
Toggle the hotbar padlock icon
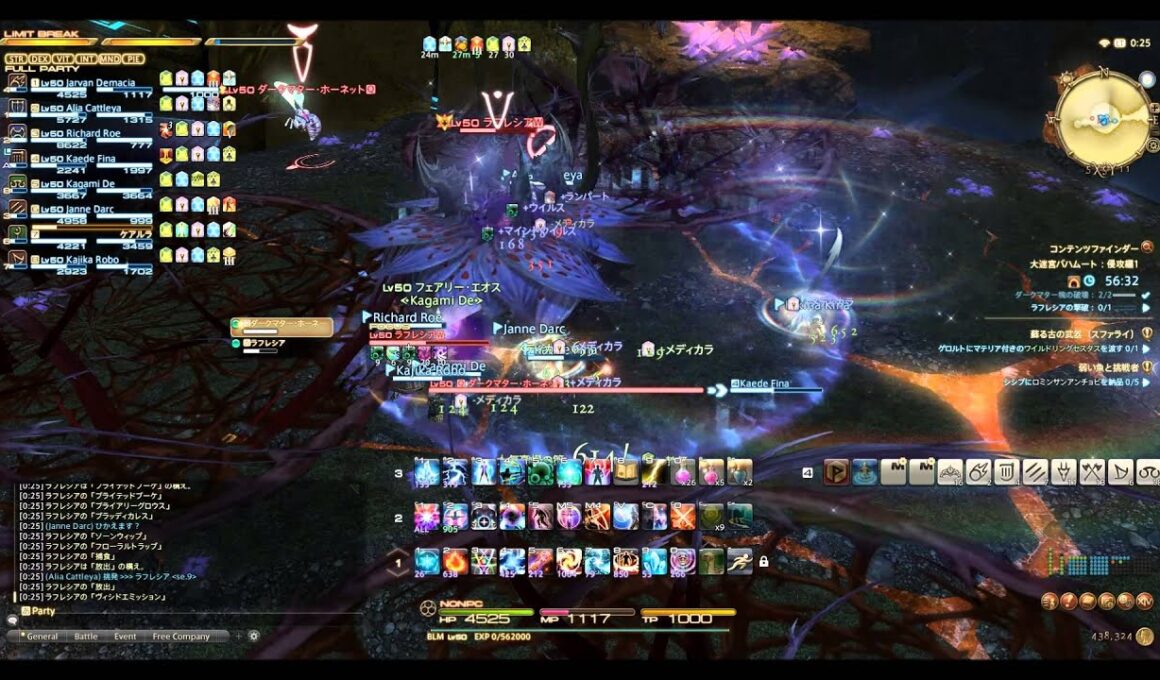(x=764, y=562)
